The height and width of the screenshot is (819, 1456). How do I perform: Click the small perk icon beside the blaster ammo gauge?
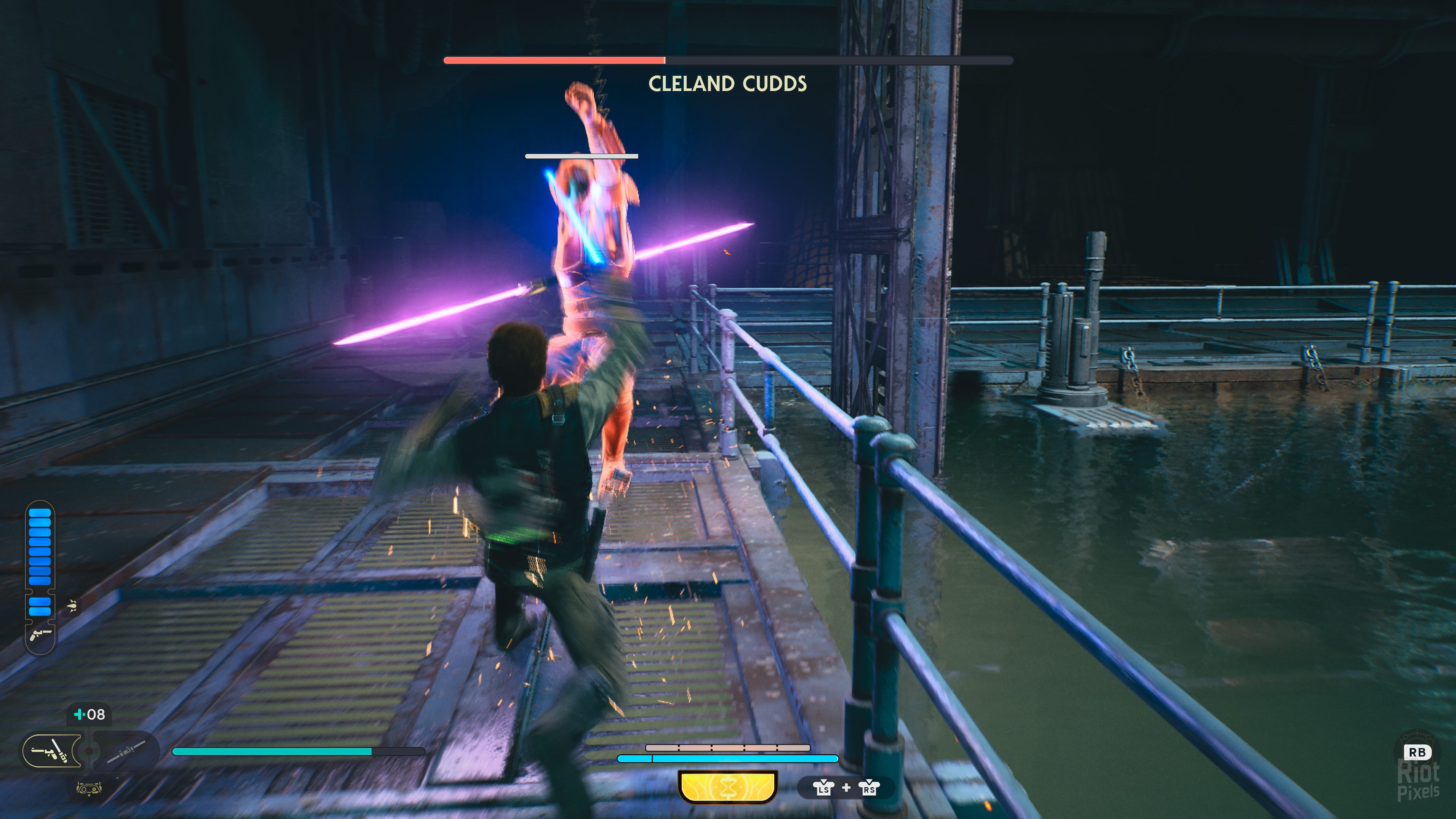tap(72, 606)
